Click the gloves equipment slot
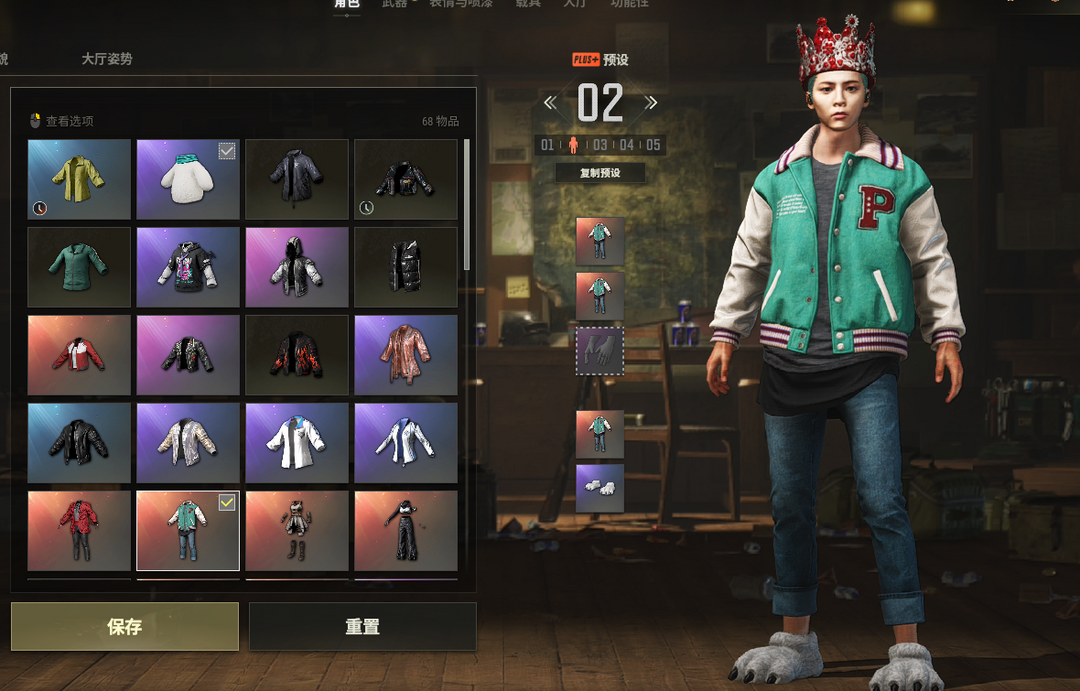The width and height of the screenshot is (1080, 691). pyautogui.click(x=600, y=351)
